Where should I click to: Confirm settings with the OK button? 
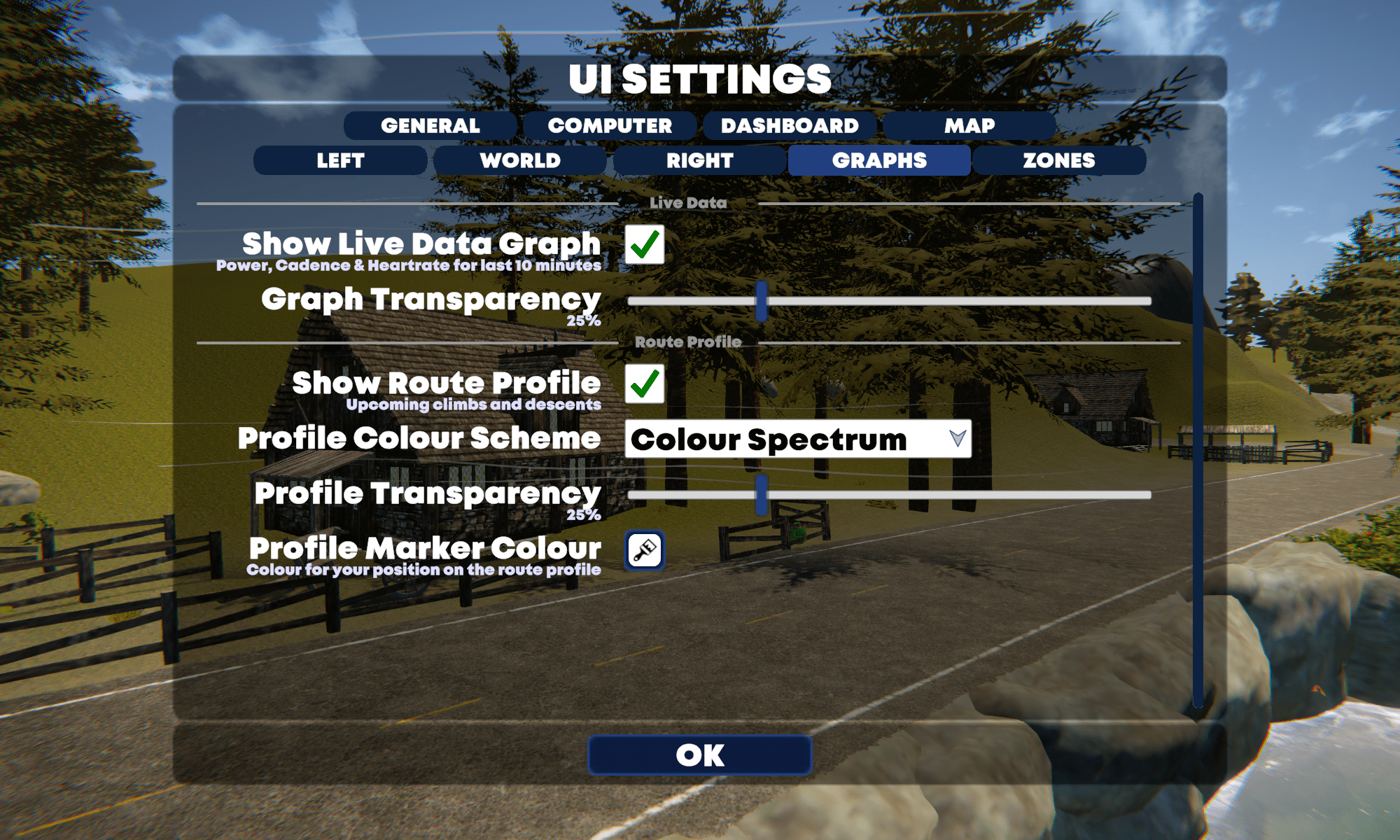pyautogui.click(x=700, y=755)
